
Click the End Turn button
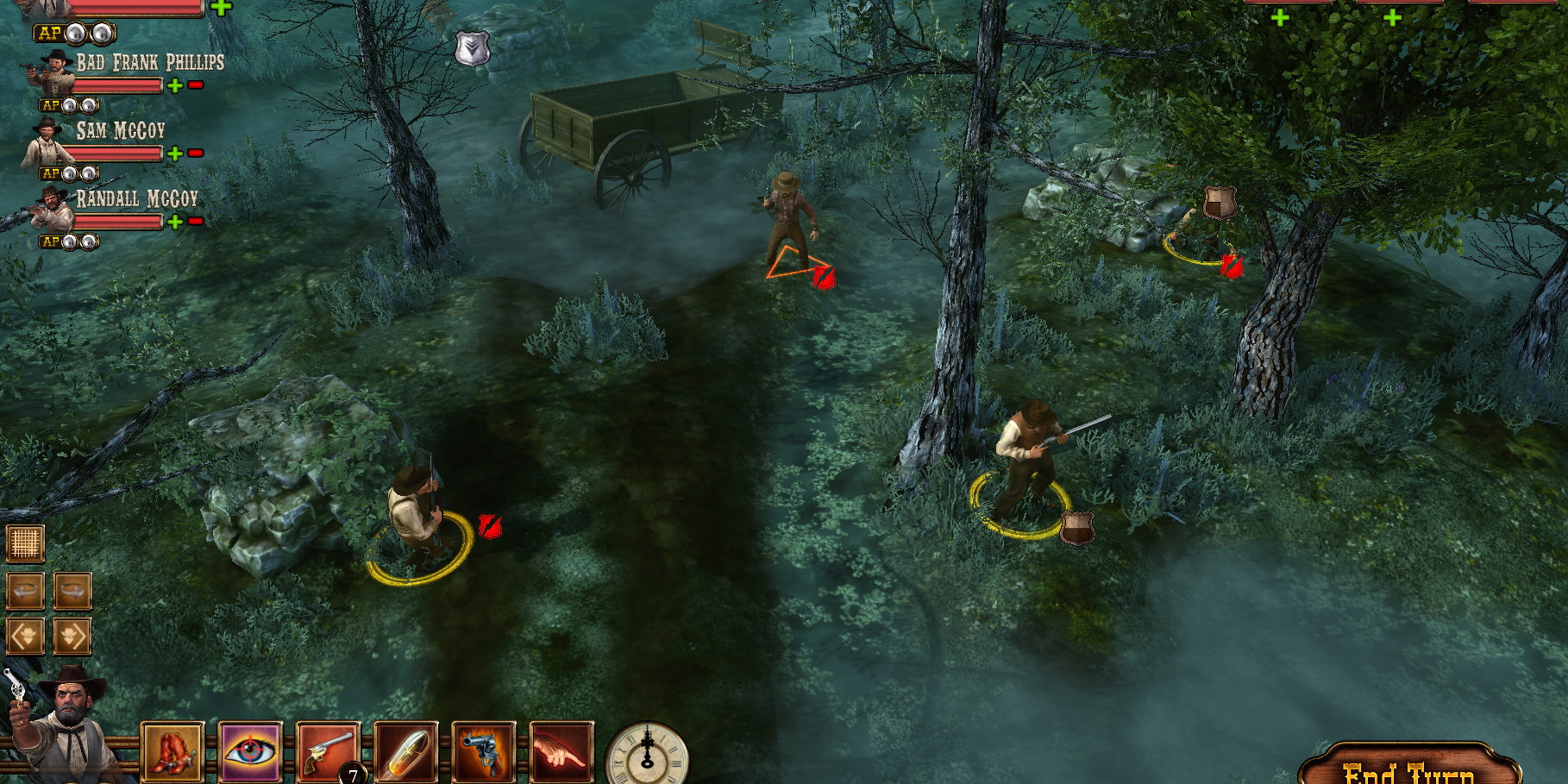coord(1409,769)
